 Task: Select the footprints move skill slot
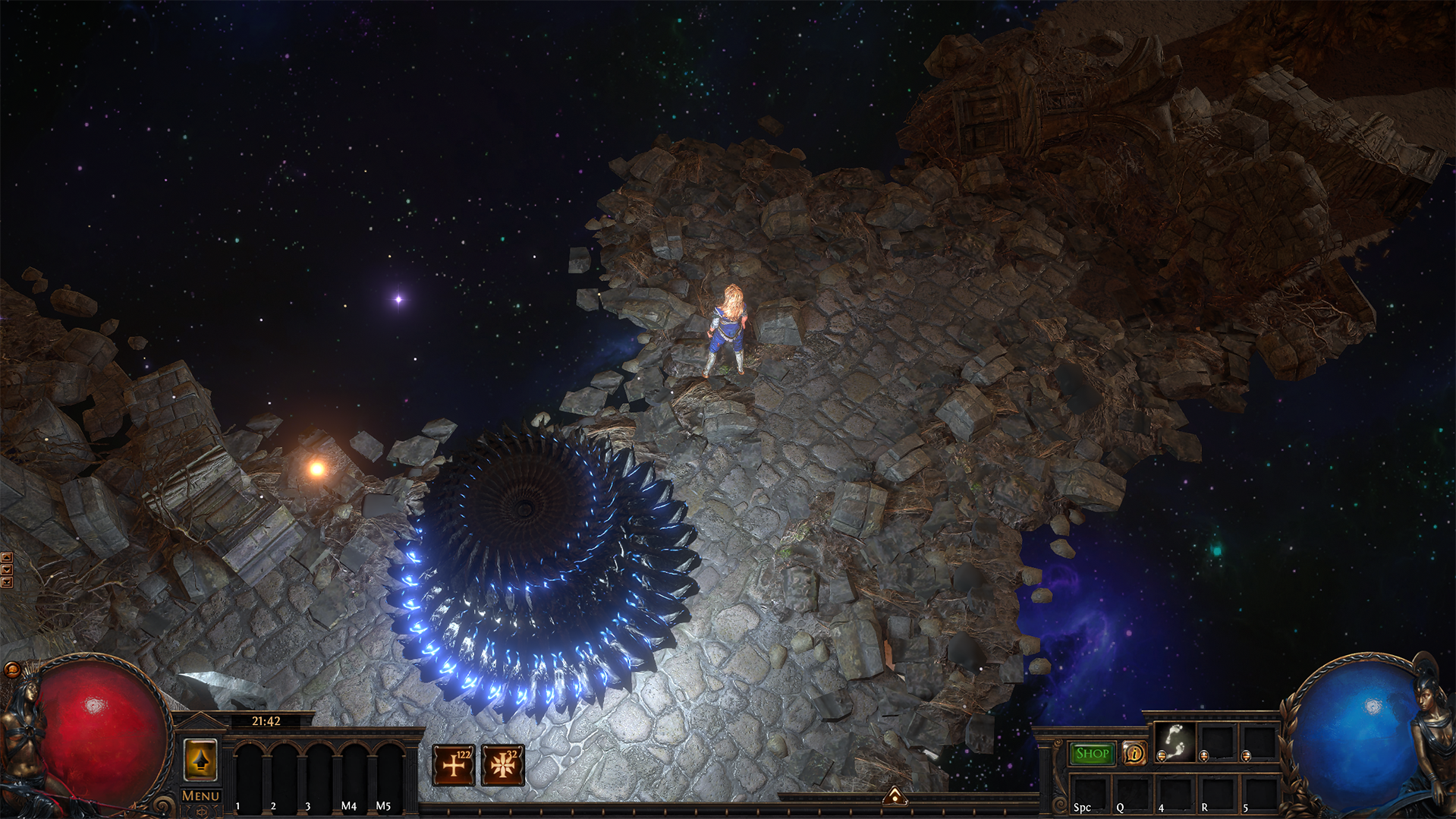[1175, 741]
